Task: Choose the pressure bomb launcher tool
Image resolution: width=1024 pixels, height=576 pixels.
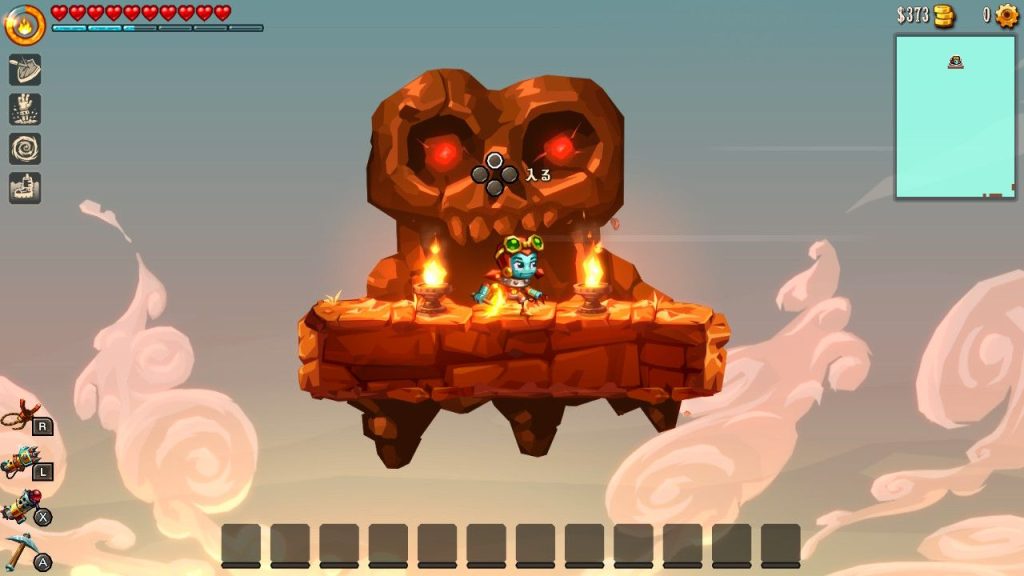Action: tap(20, 507)
